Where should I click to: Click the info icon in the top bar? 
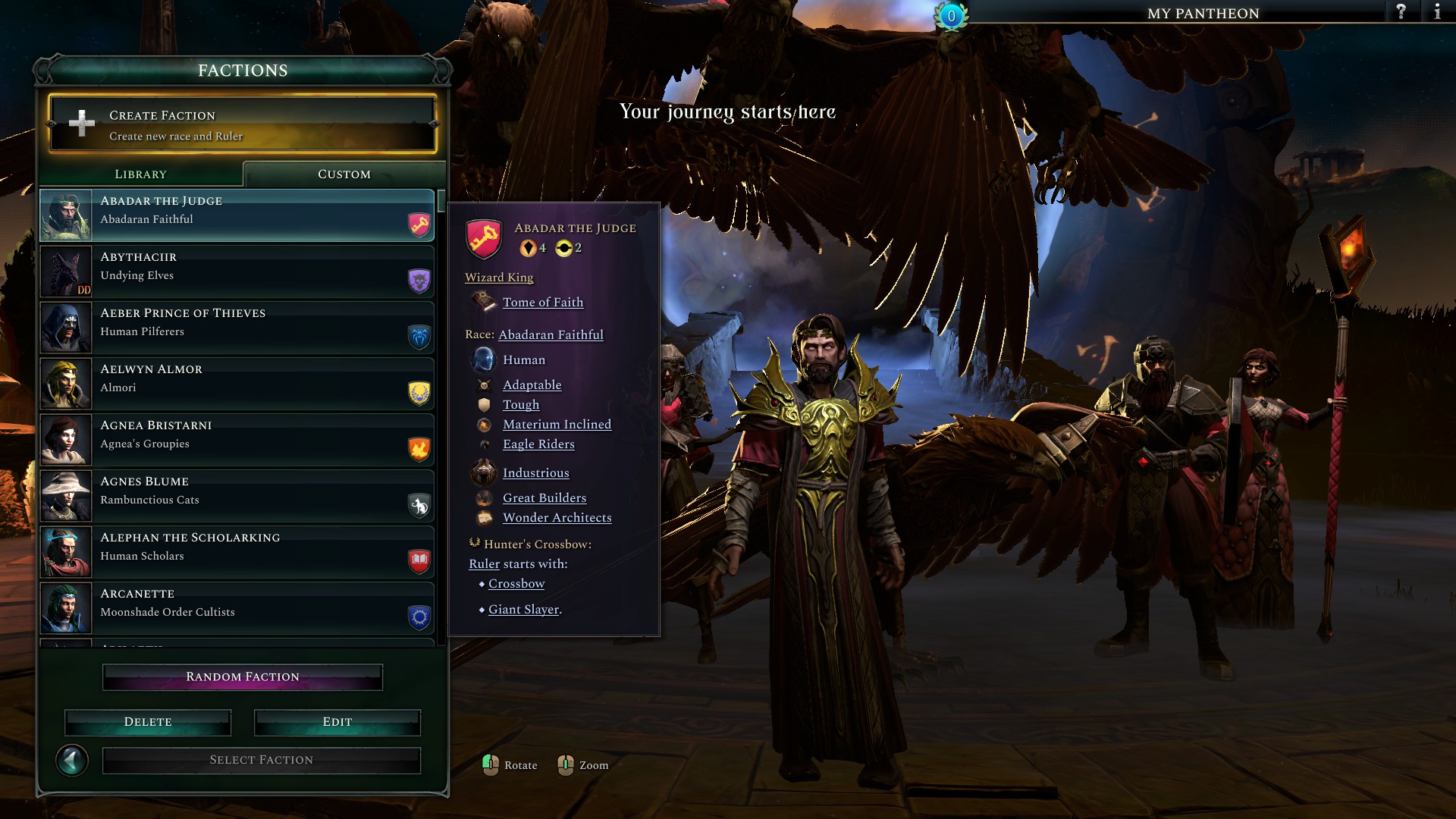[1437, 12]
